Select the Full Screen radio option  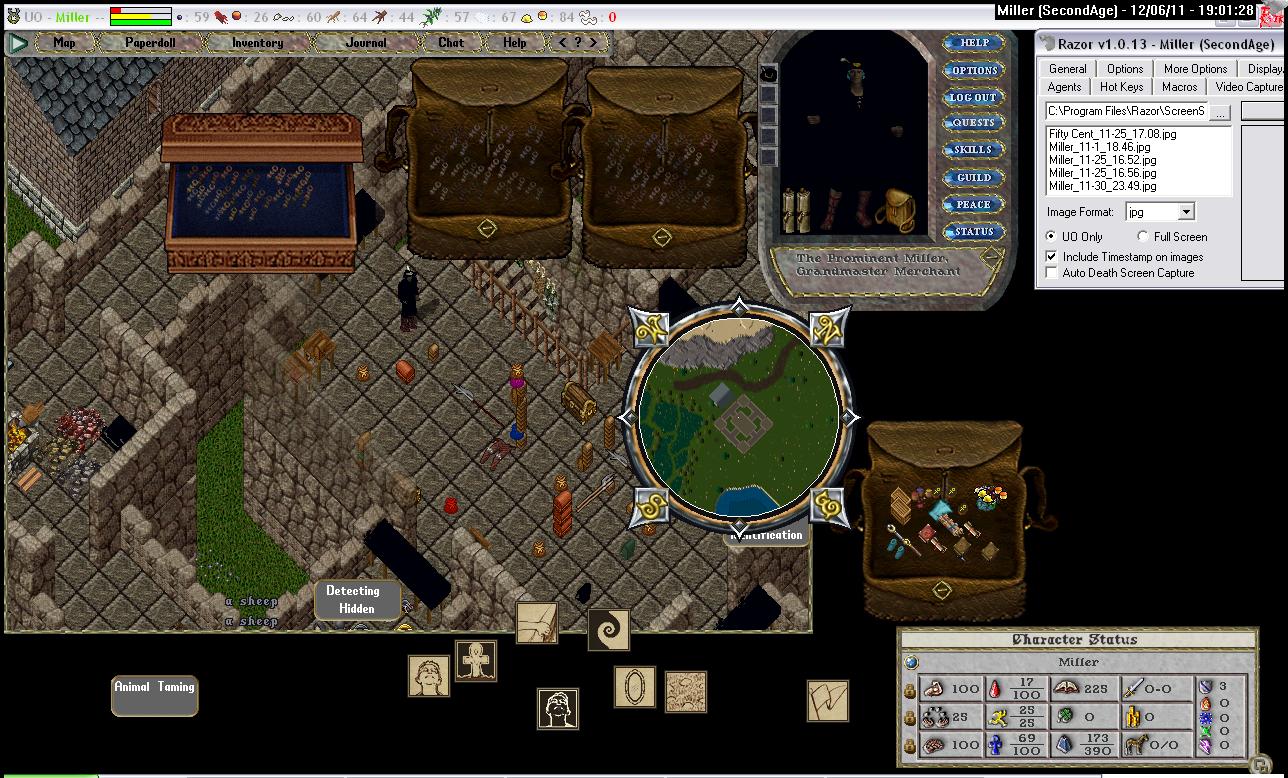coord(1143,237)
